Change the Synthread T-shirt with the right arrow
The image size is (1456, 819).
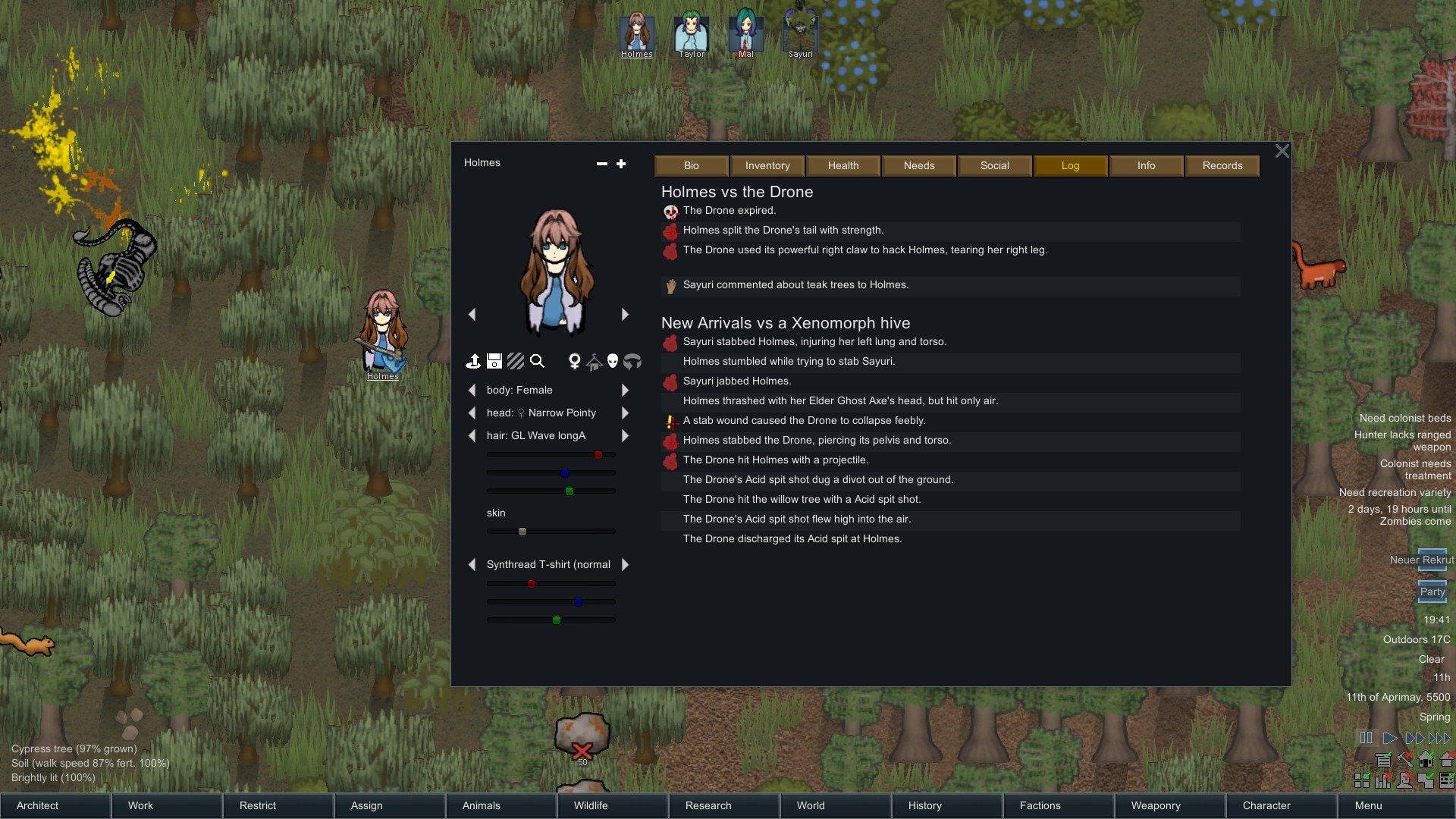tap(625, 564)
